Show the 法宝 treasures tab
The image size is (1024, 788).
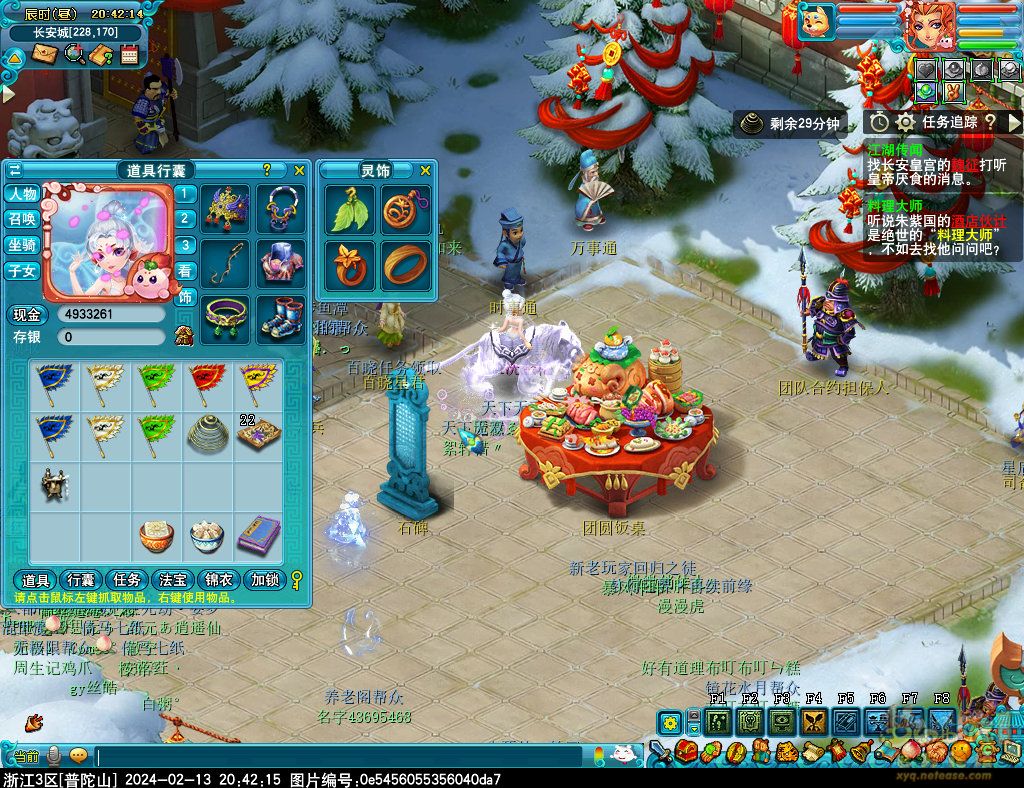(173, 580)
